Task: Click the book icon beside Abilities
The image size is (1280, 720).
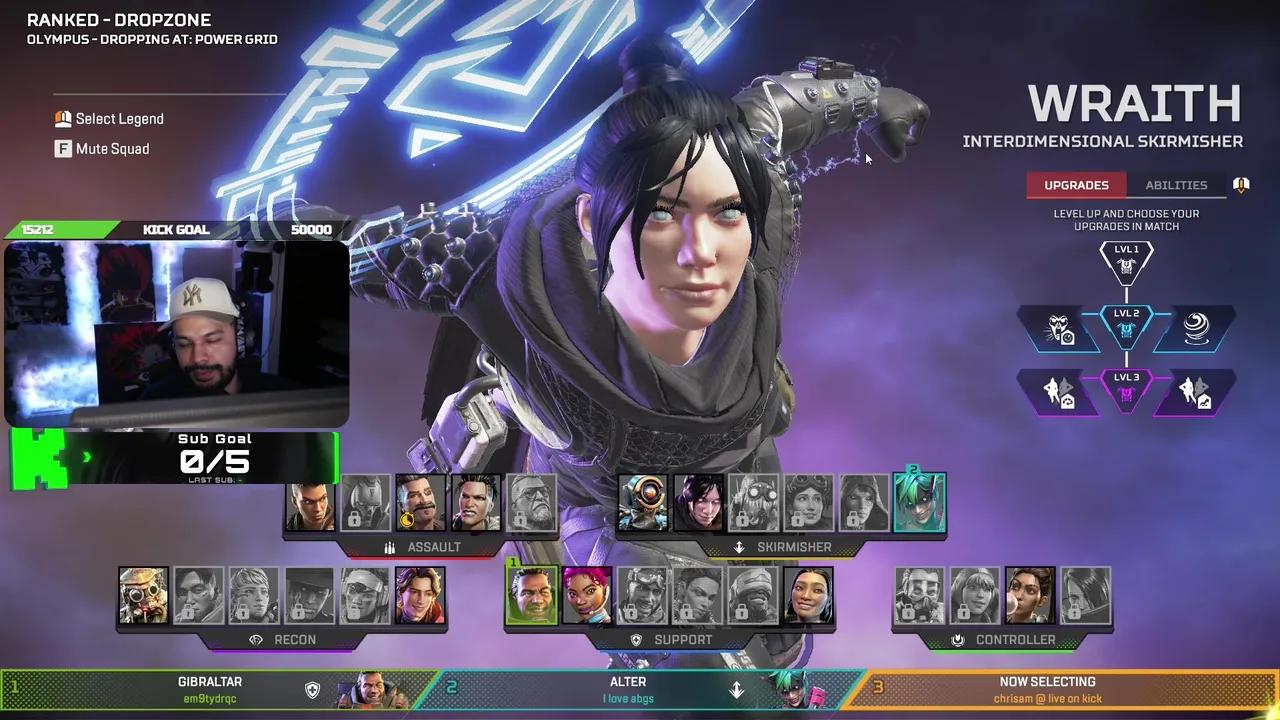Action: 1241,185
